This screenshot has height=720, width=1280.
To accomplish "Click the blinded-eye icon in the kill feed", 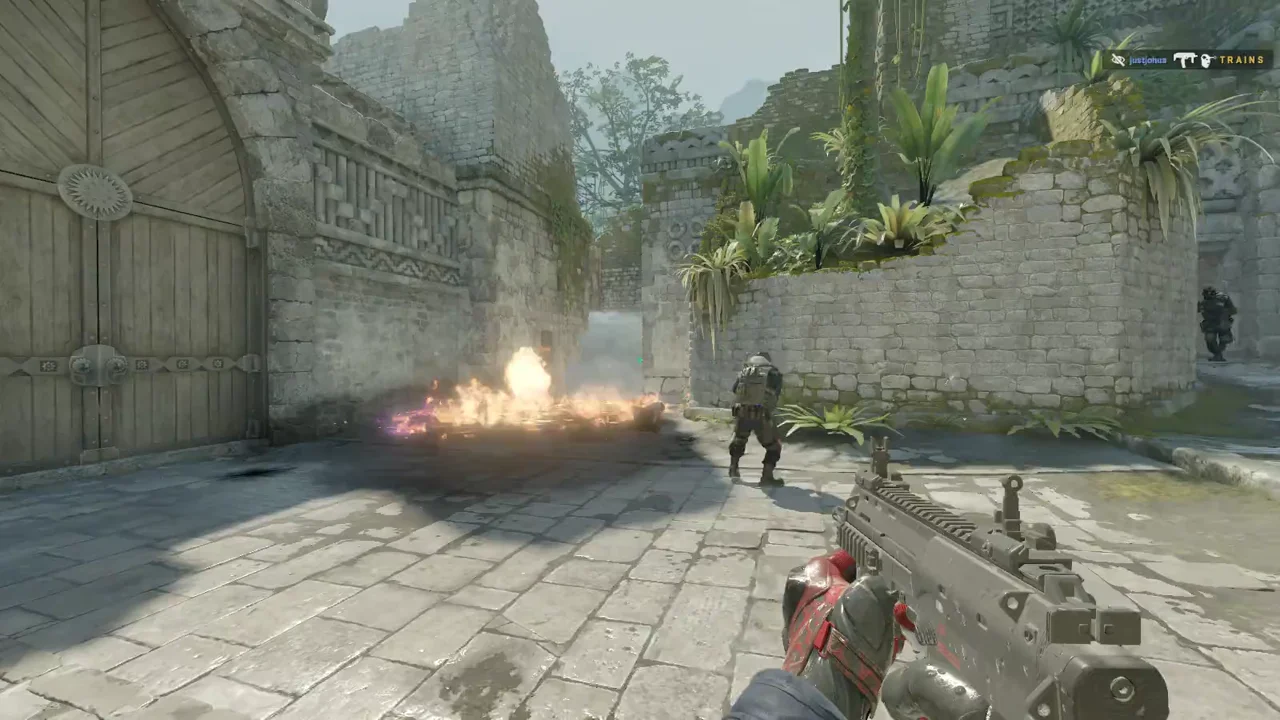I will (x=1118, y=60).
